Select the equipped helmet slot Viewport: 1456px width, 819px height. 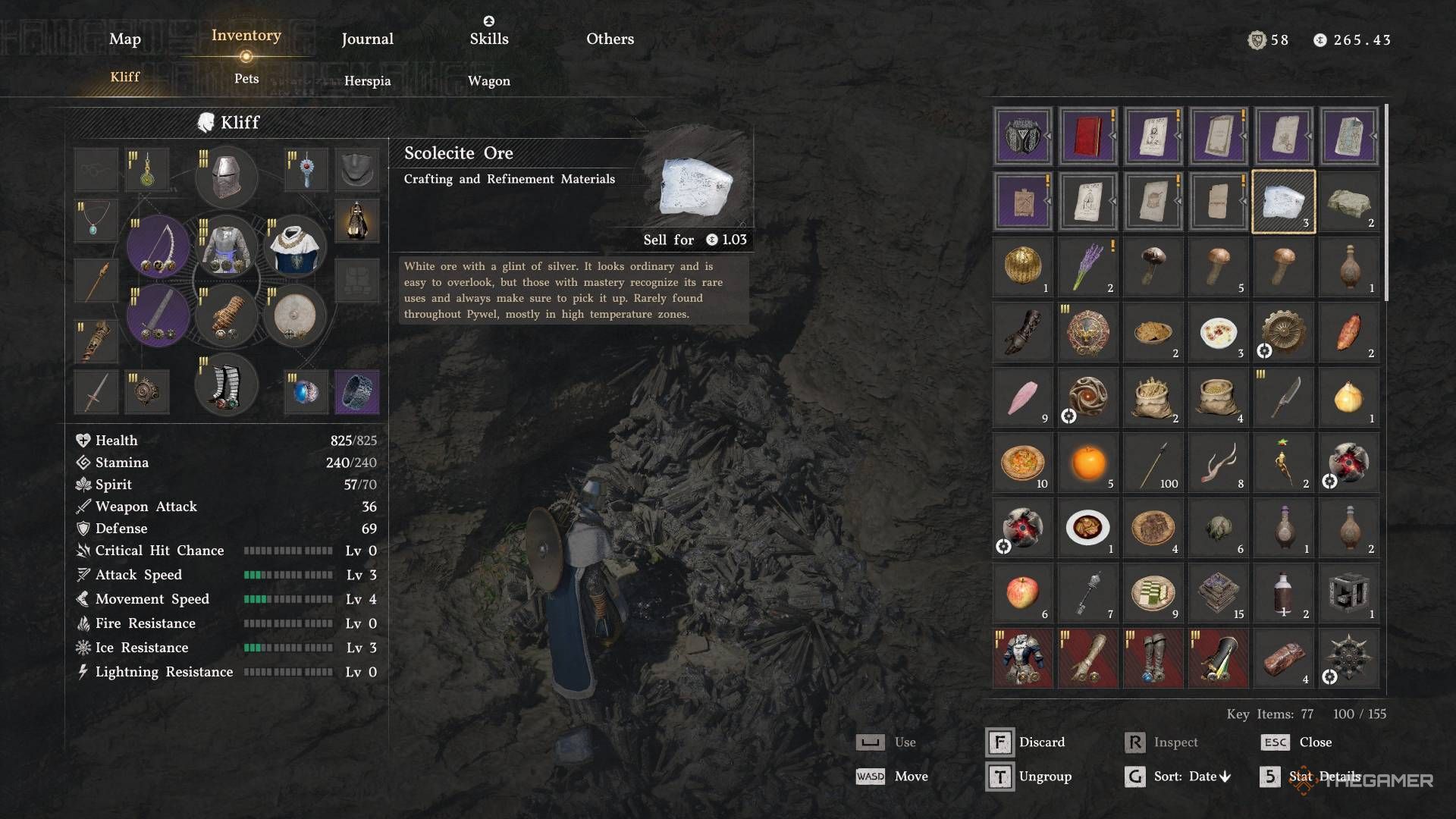pos(226,176)
